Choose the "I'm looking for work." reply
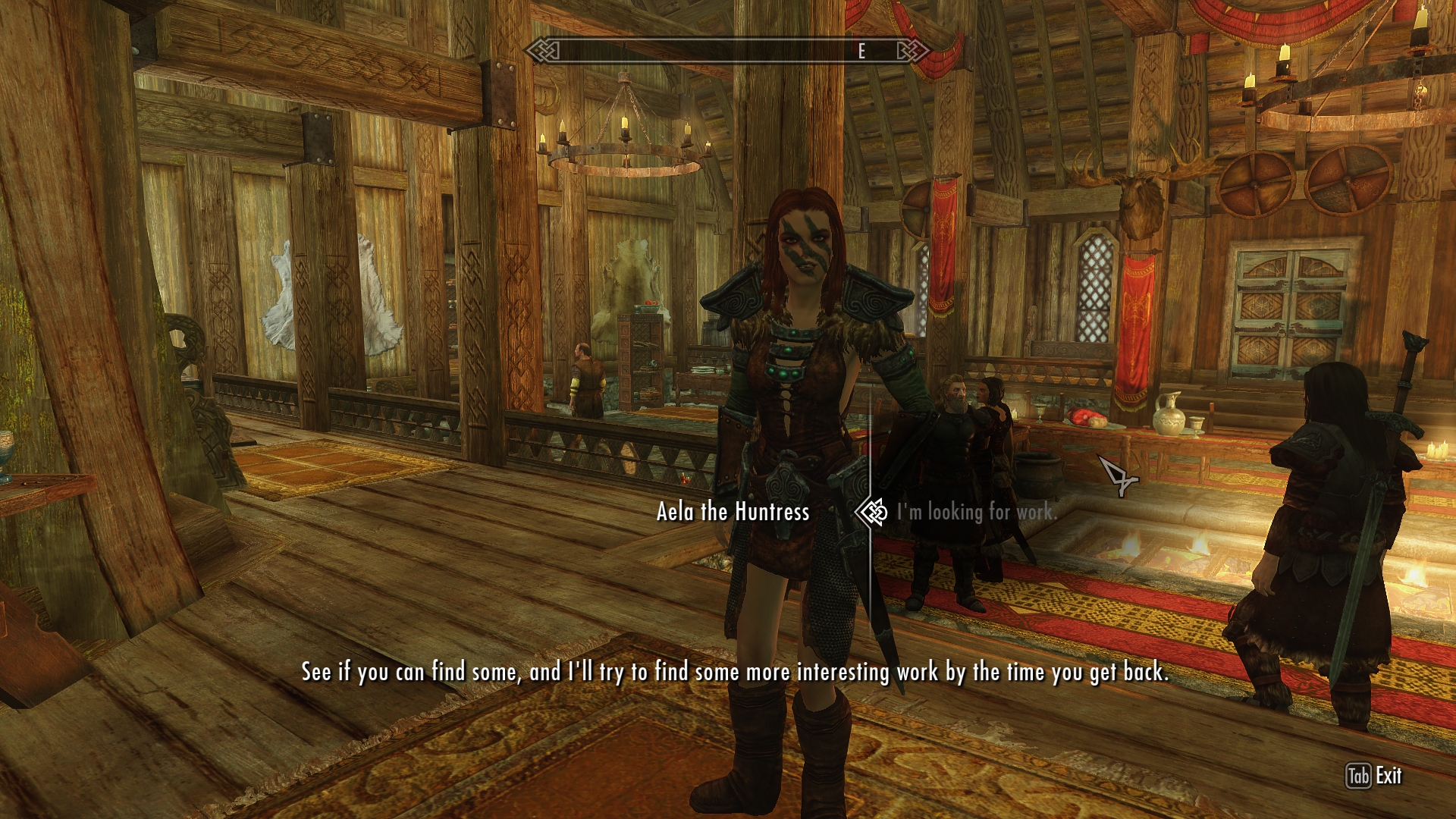 (976, 513)
